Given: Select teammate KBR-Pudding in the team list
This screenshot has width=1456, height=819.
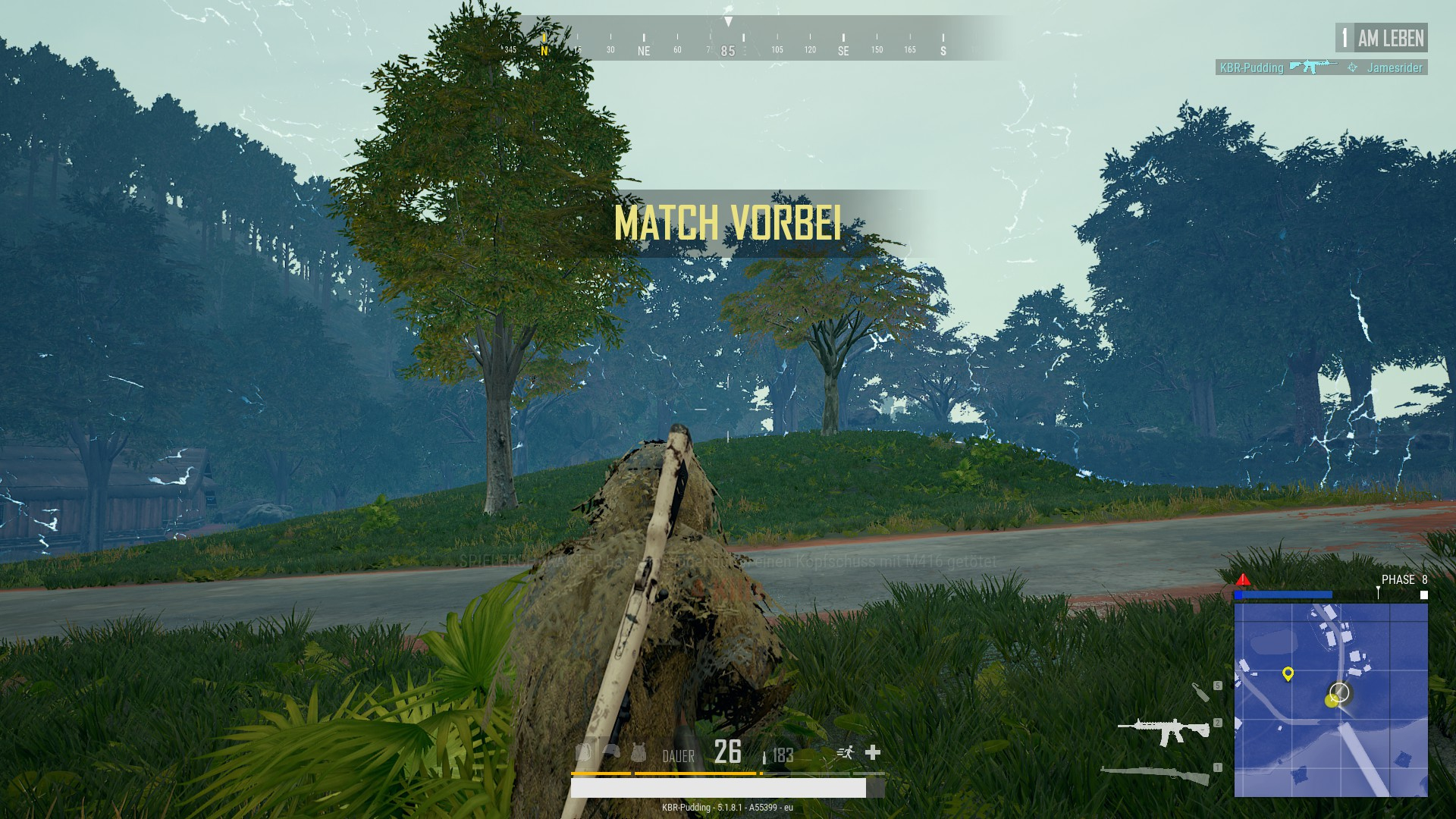Looking at the screenshot, I should tap(1251, 67).
